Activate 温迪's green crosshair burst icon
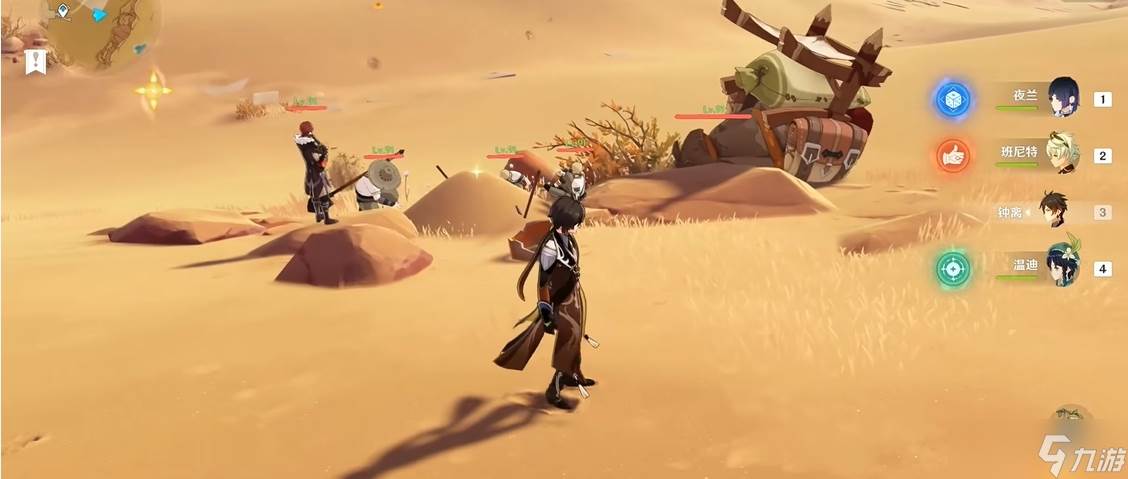 953,269
